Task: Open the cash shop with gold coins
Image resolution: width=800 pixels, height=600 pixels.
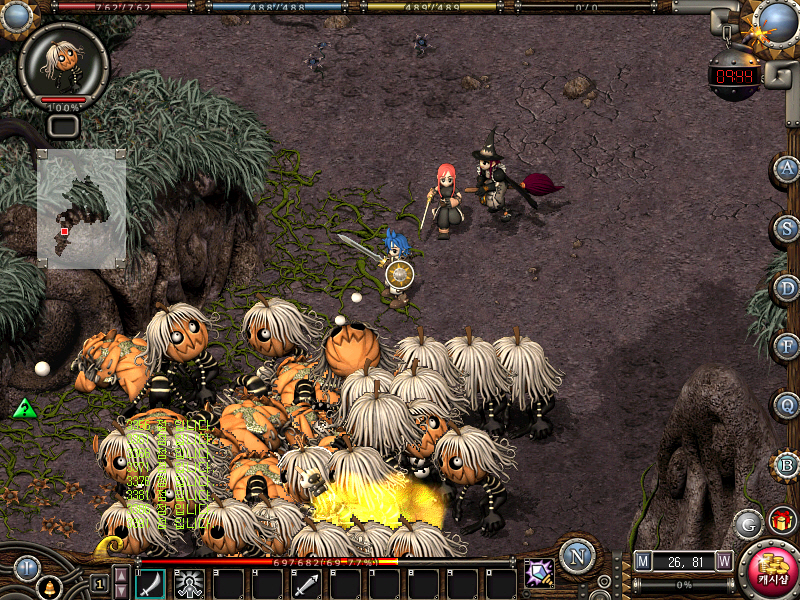Action: (x=771, y=572)
